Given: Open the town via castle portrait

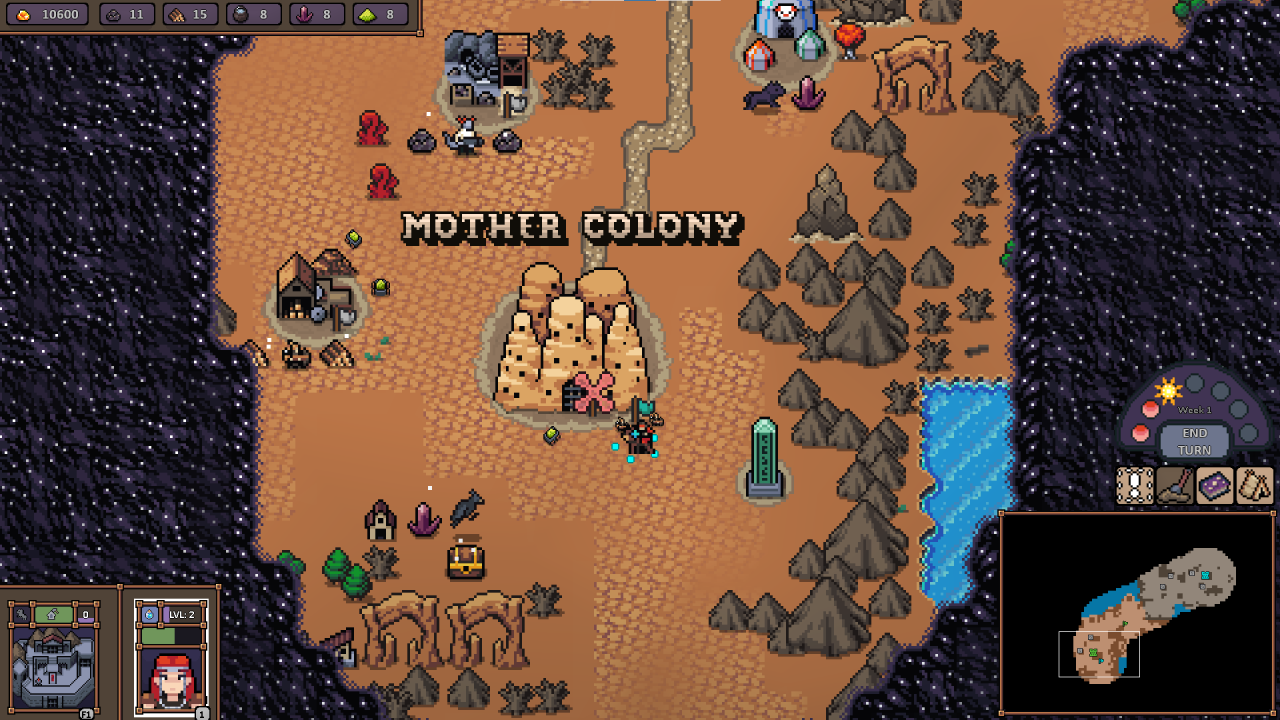Looking at the screenshot, I should (x=53, y=668).
